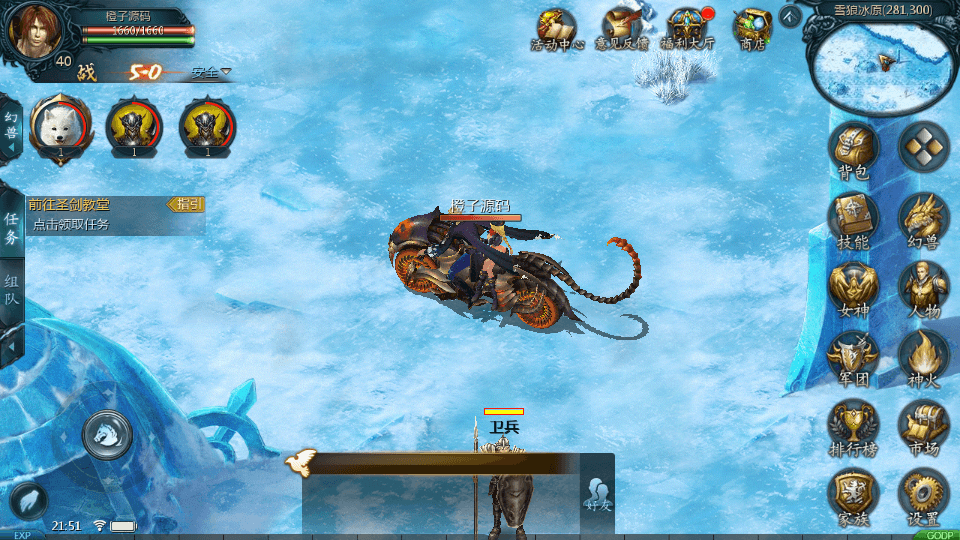The width and height of the screenshot is (960, 540).
Task: Open the 军团 legion menu
Action: tap(853, 357)
